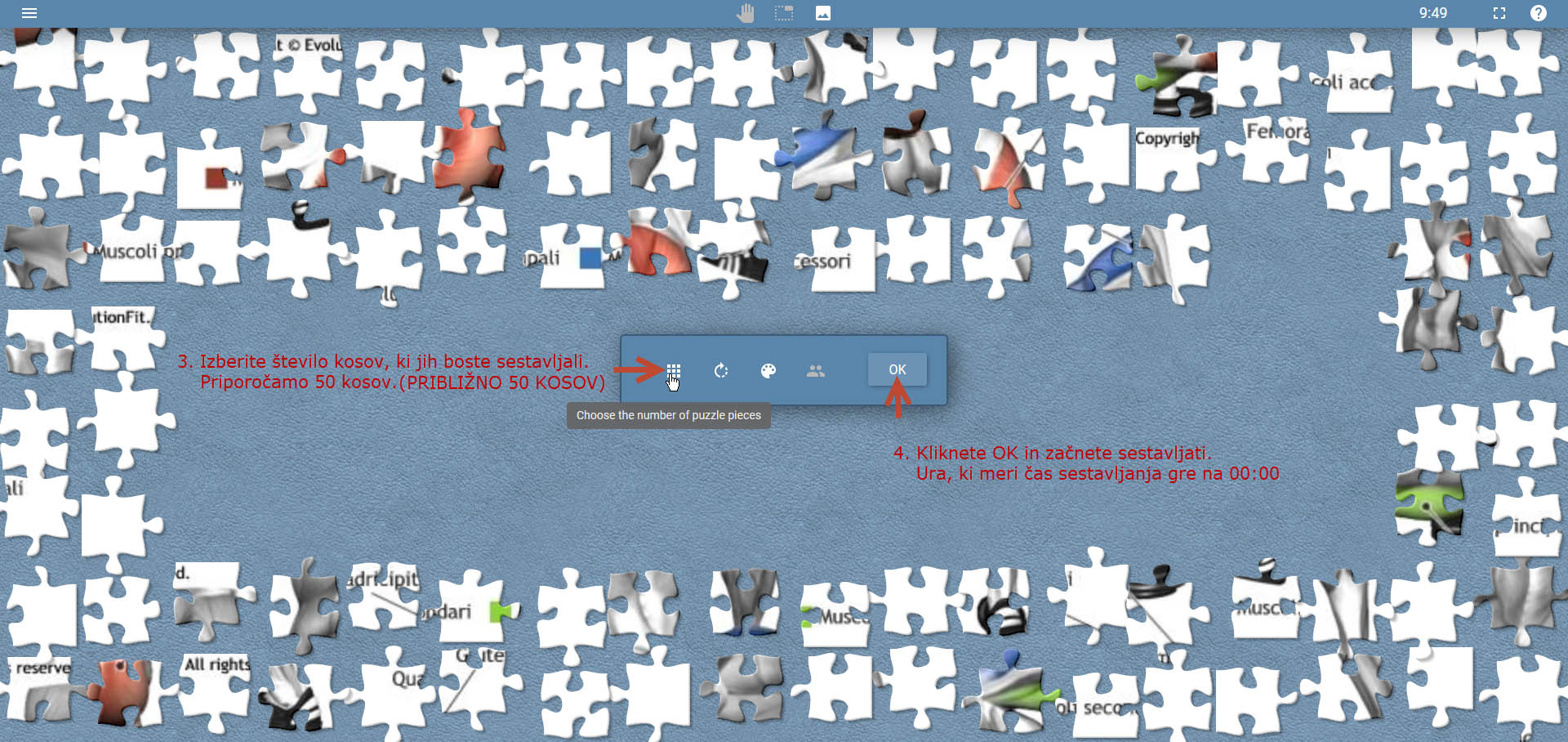Show the puzzle image preview
The image size is (1568, 742).
[823, 13]
